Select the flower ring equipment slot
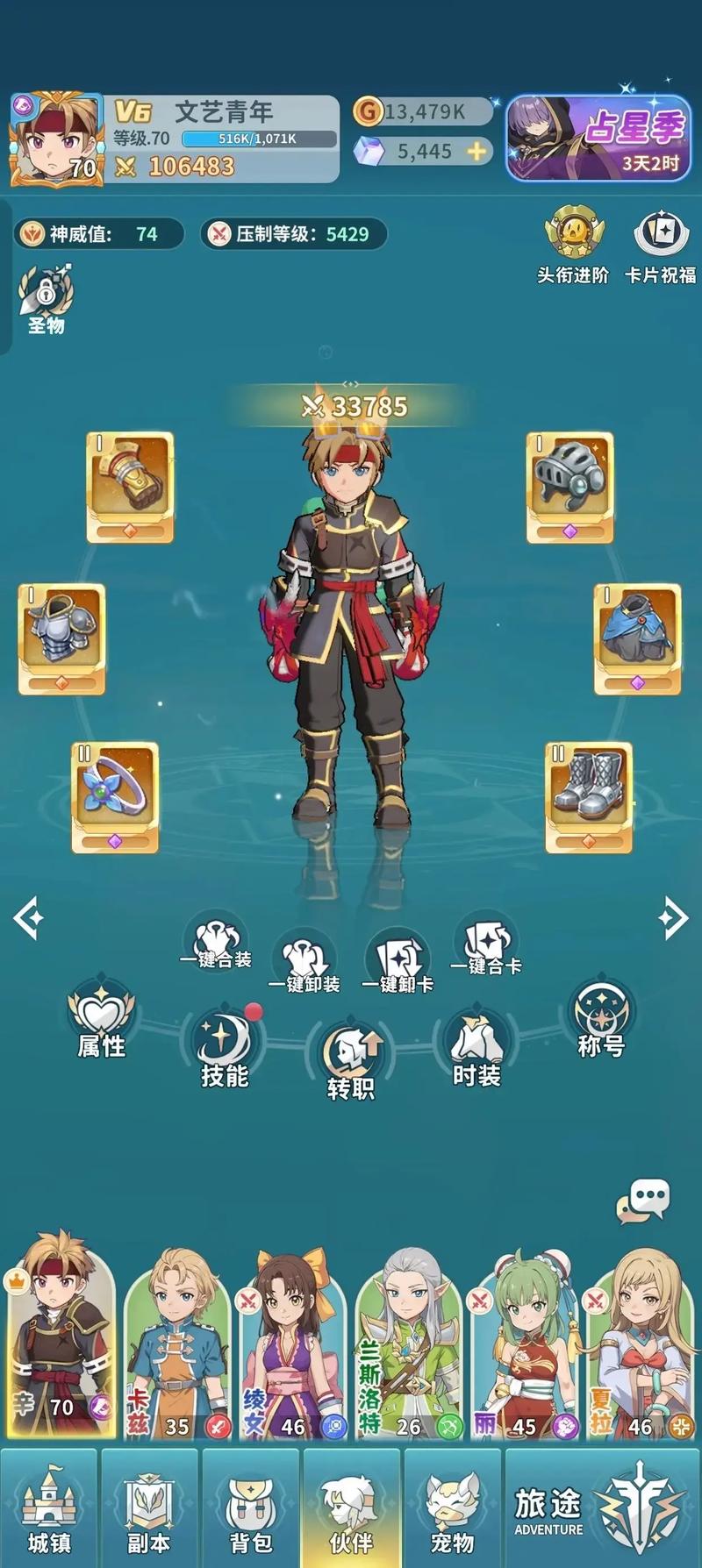The height and width of the screenshot is (1568, 702). pos(115,797)
